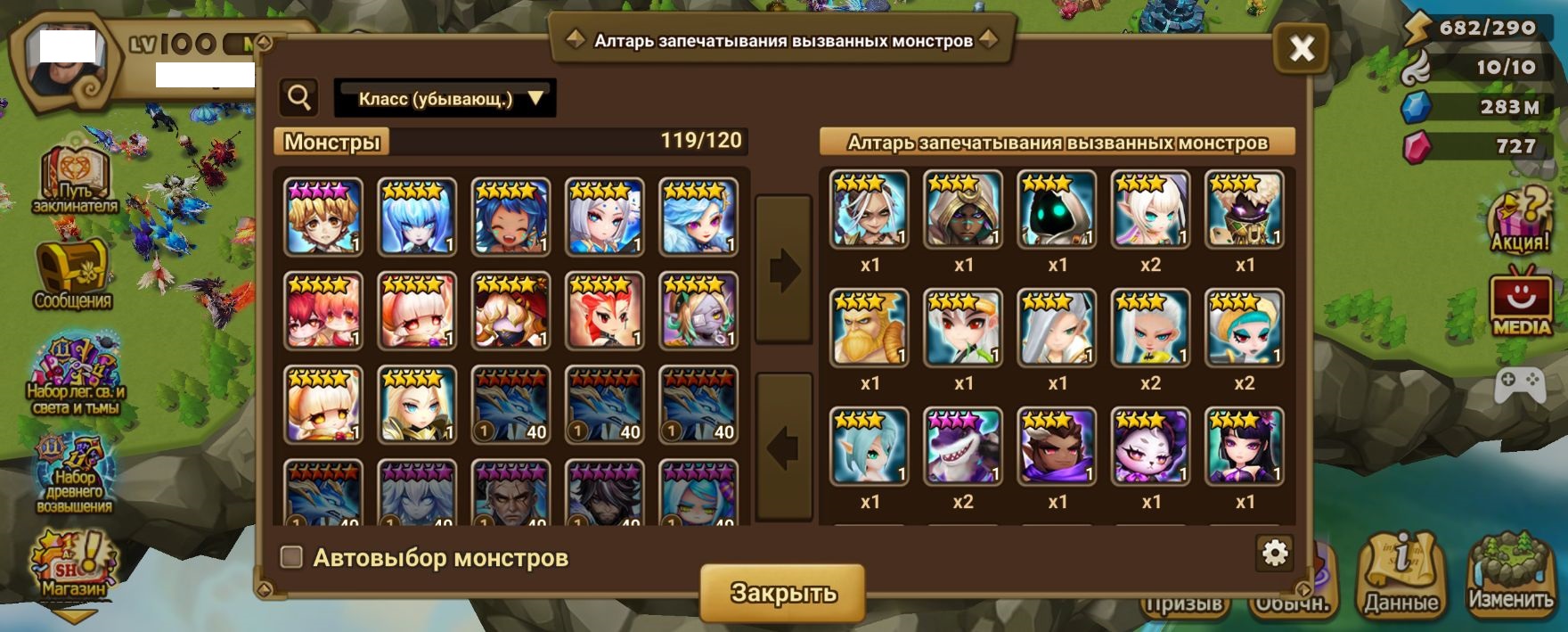
Task: Toggle the Автовыбор монстров checkbox
Action: coord(291,557)
